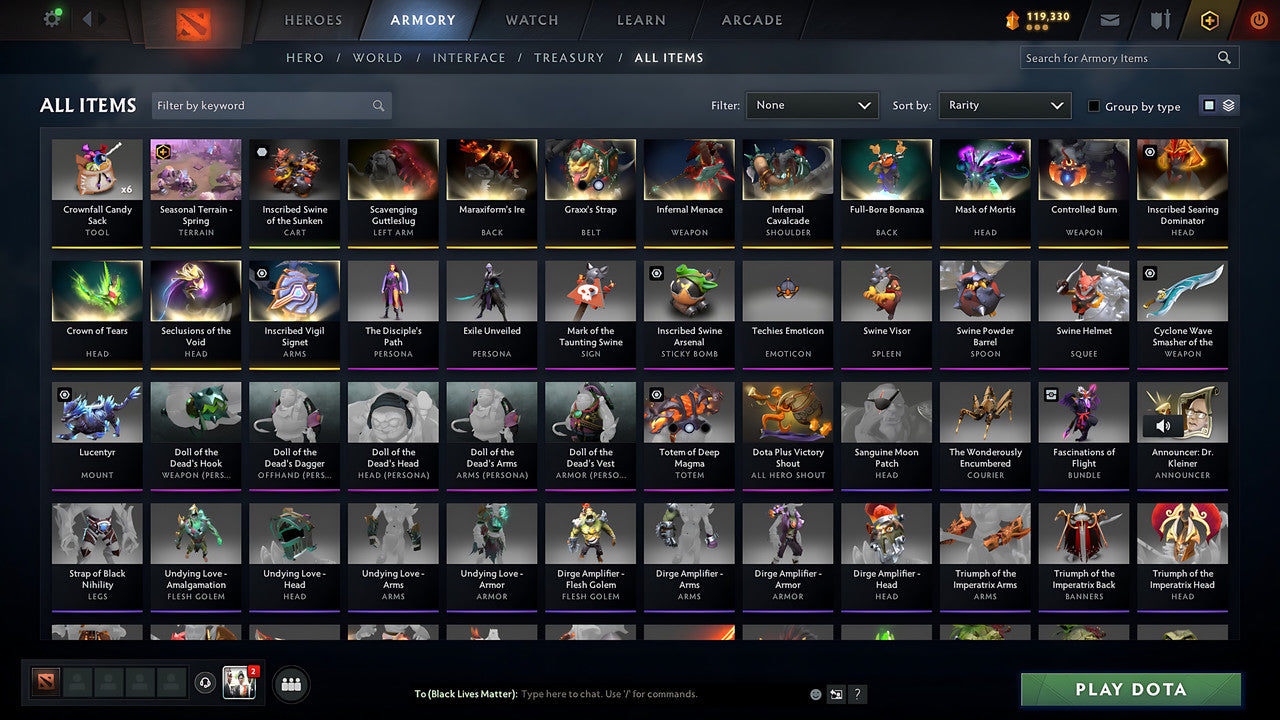Open the HEROES page link
Viewport: 1280px width, 720px height.
coord(313,20)
